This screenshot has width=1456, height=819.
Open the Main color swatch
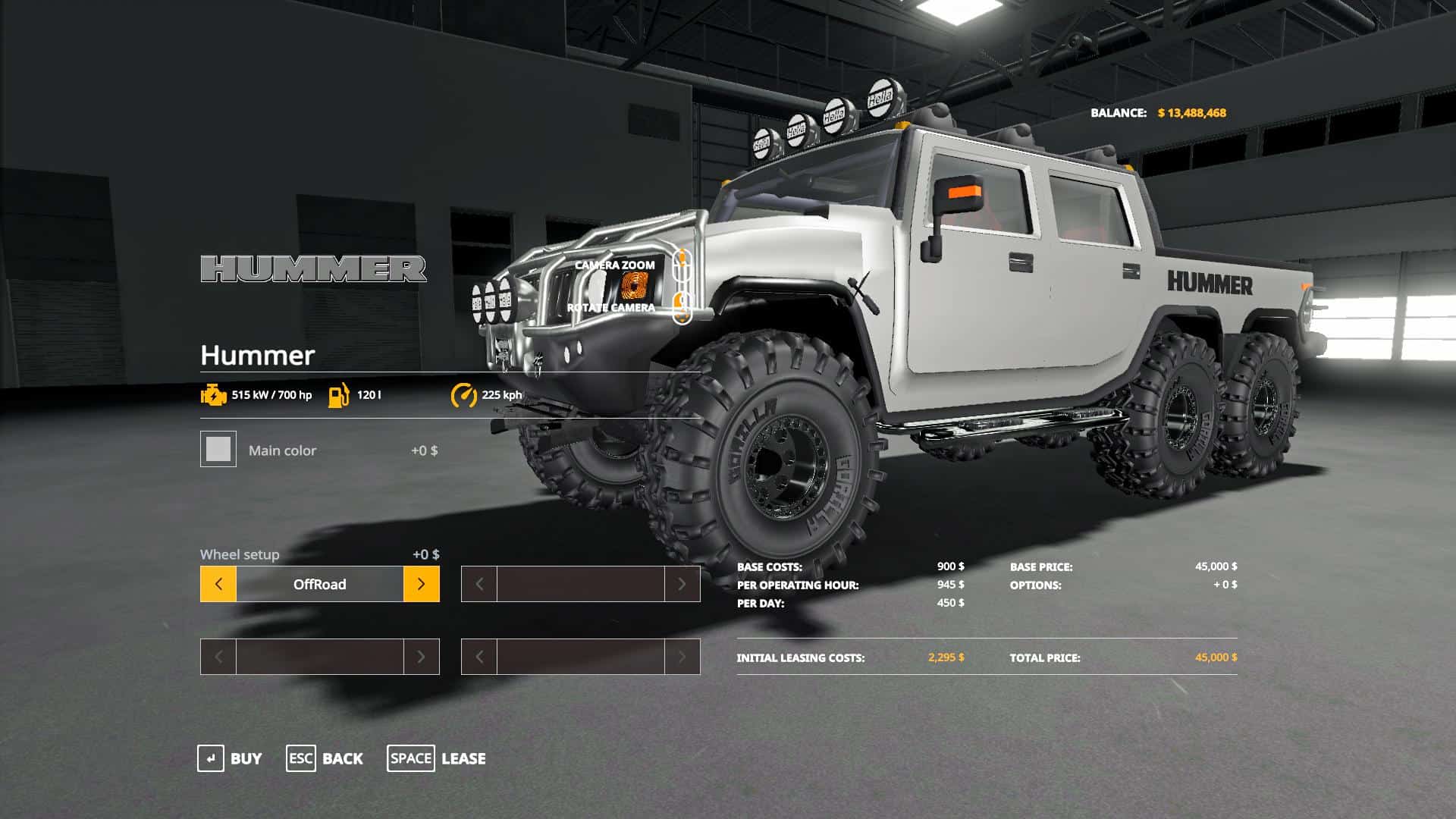pos(218,449)
